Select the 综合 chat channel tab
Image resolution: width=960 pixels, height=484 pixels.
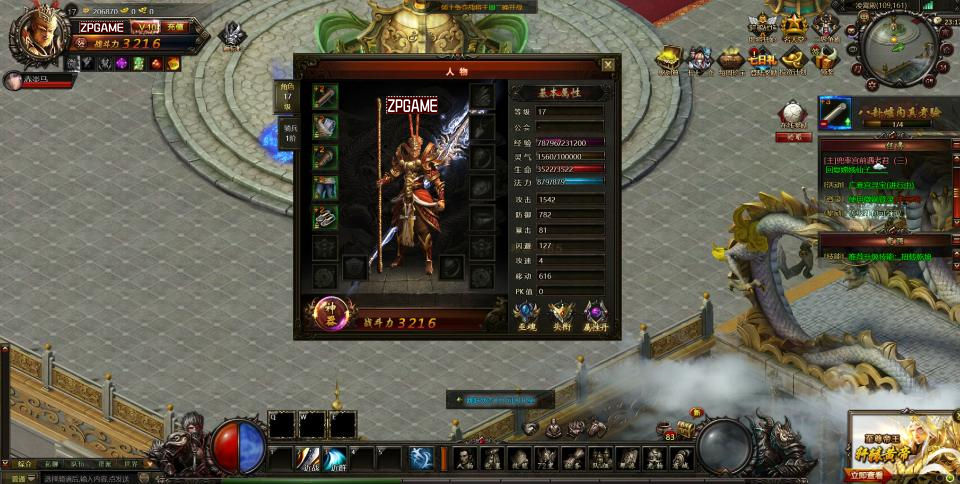pos(24,464)
